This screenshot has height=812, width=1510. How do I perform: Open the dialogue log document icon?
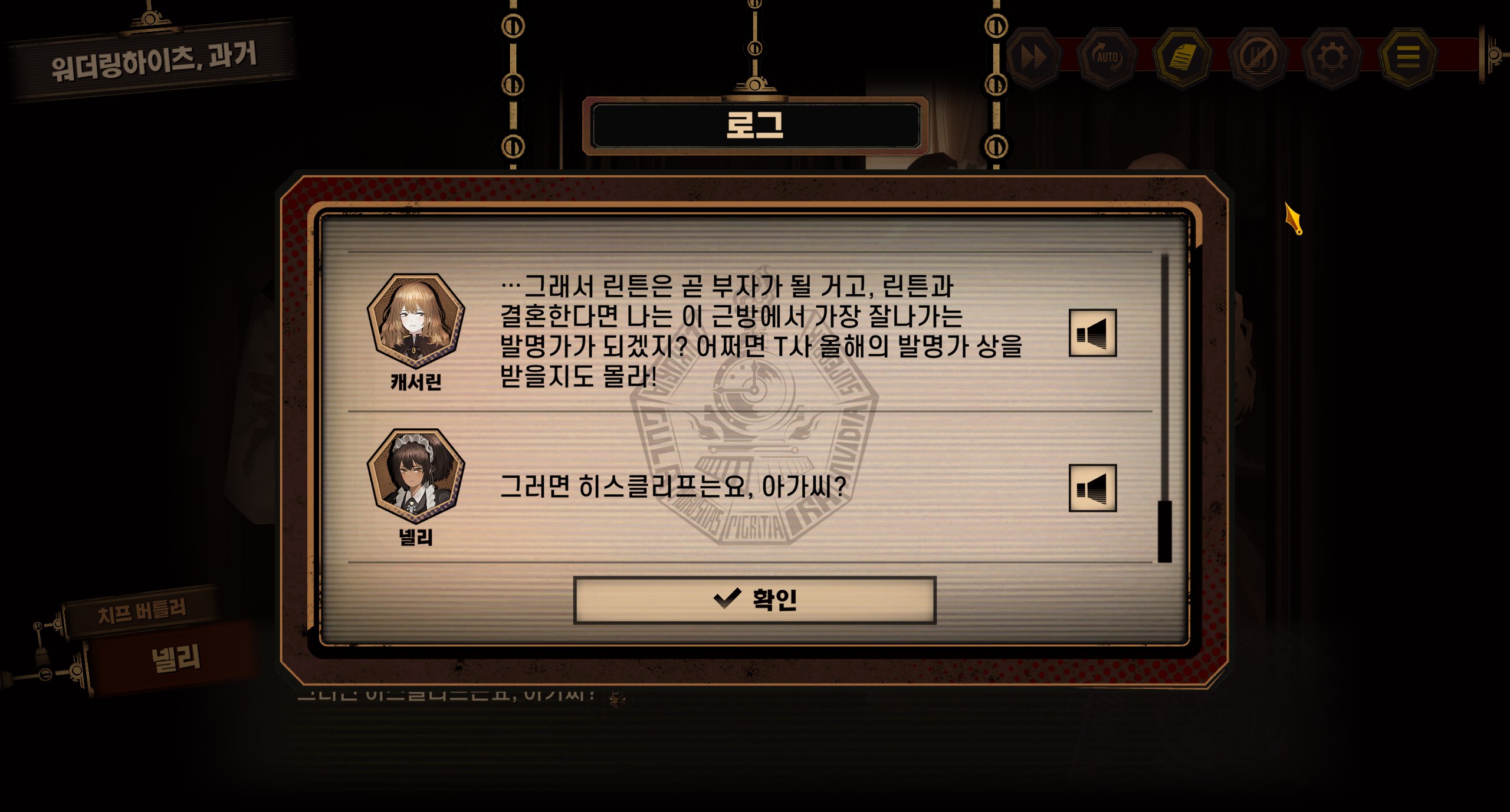tap(1182, 57)
